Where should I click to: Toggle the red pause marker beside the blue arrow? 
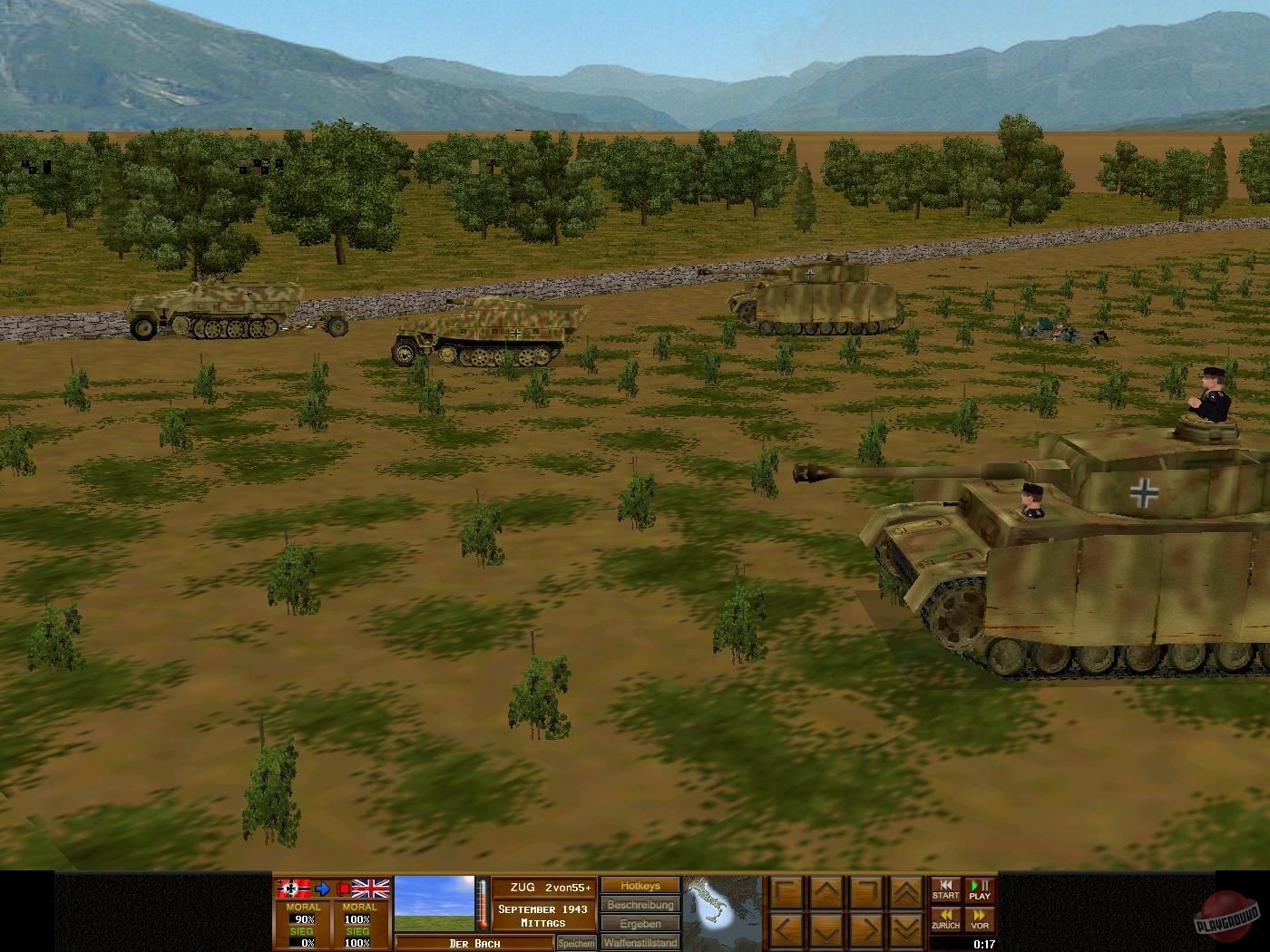pos(343,887)
